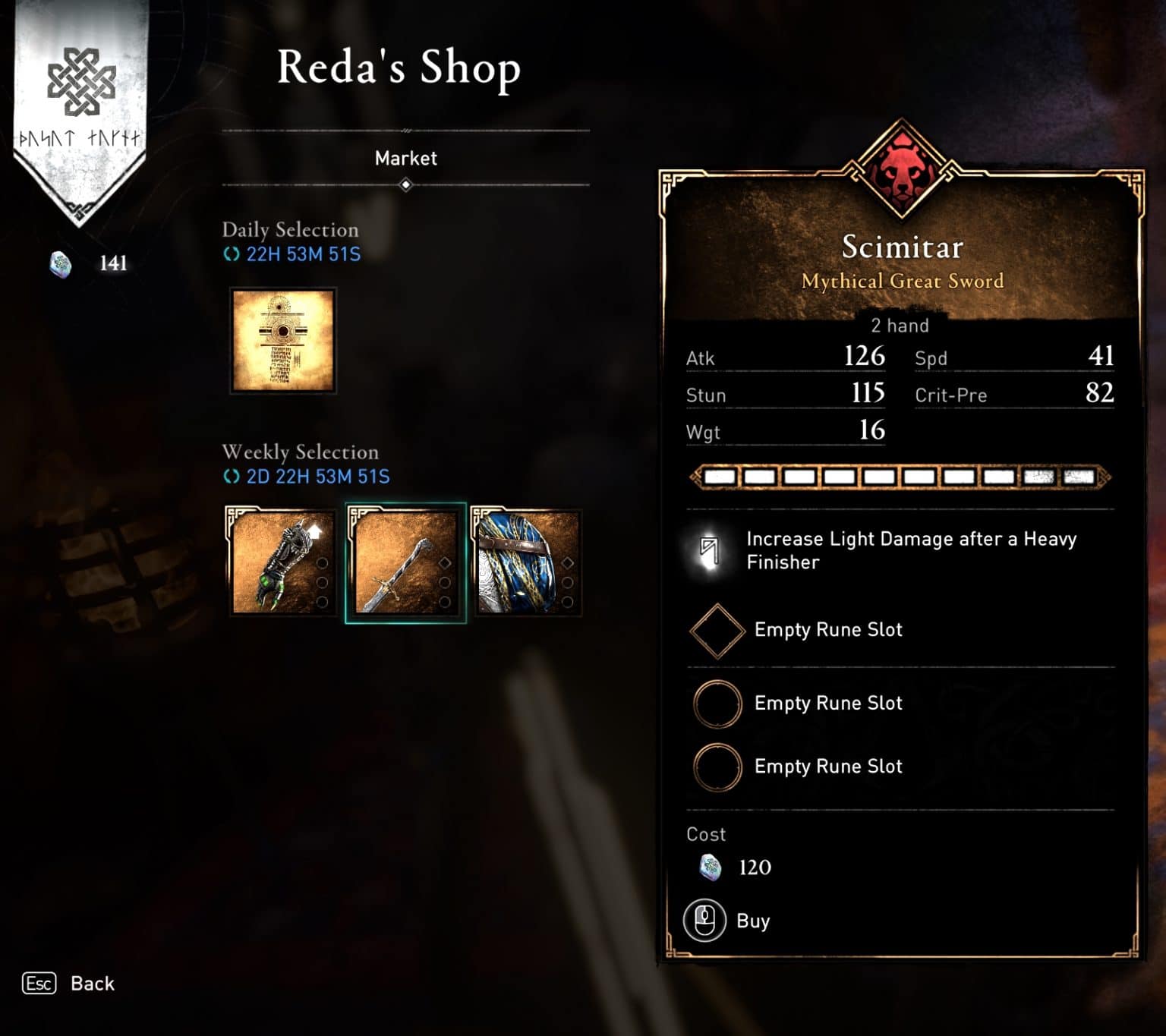Select the Daily Selection schematic thumbnail
The height and width of the screenshot is (1036, 1166).
(x=282, y=341)
